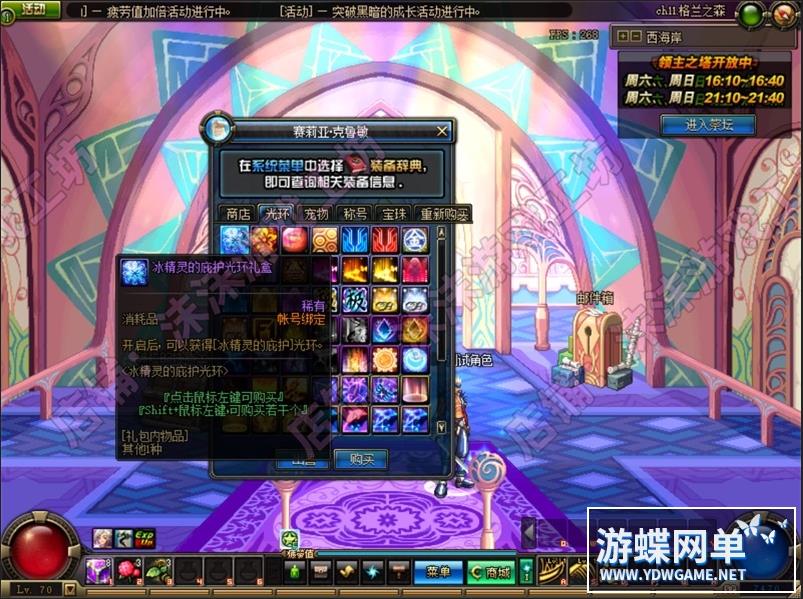Switch to the 宝珠 orbs tab
The height and width of the screenshot is (599, 803).
[x=395, y=213]
